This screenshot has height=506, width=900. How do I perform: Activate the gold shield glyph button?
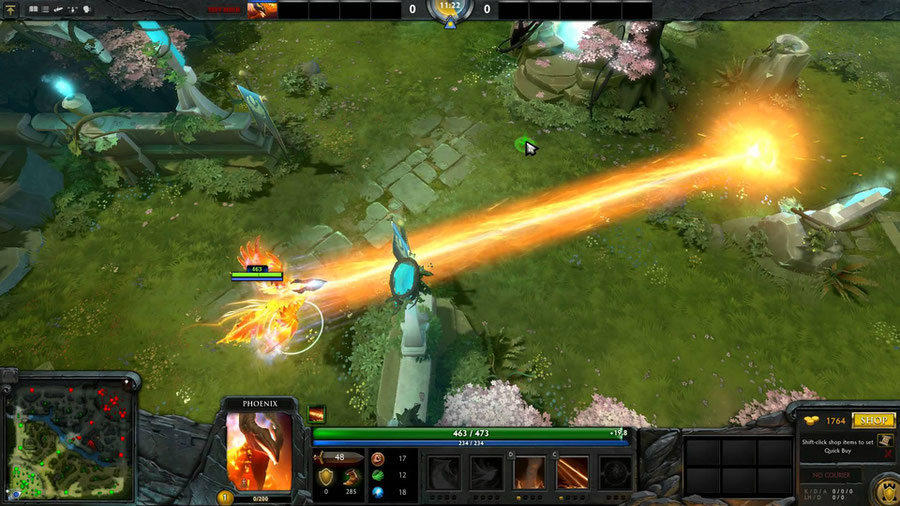(883, 490)
